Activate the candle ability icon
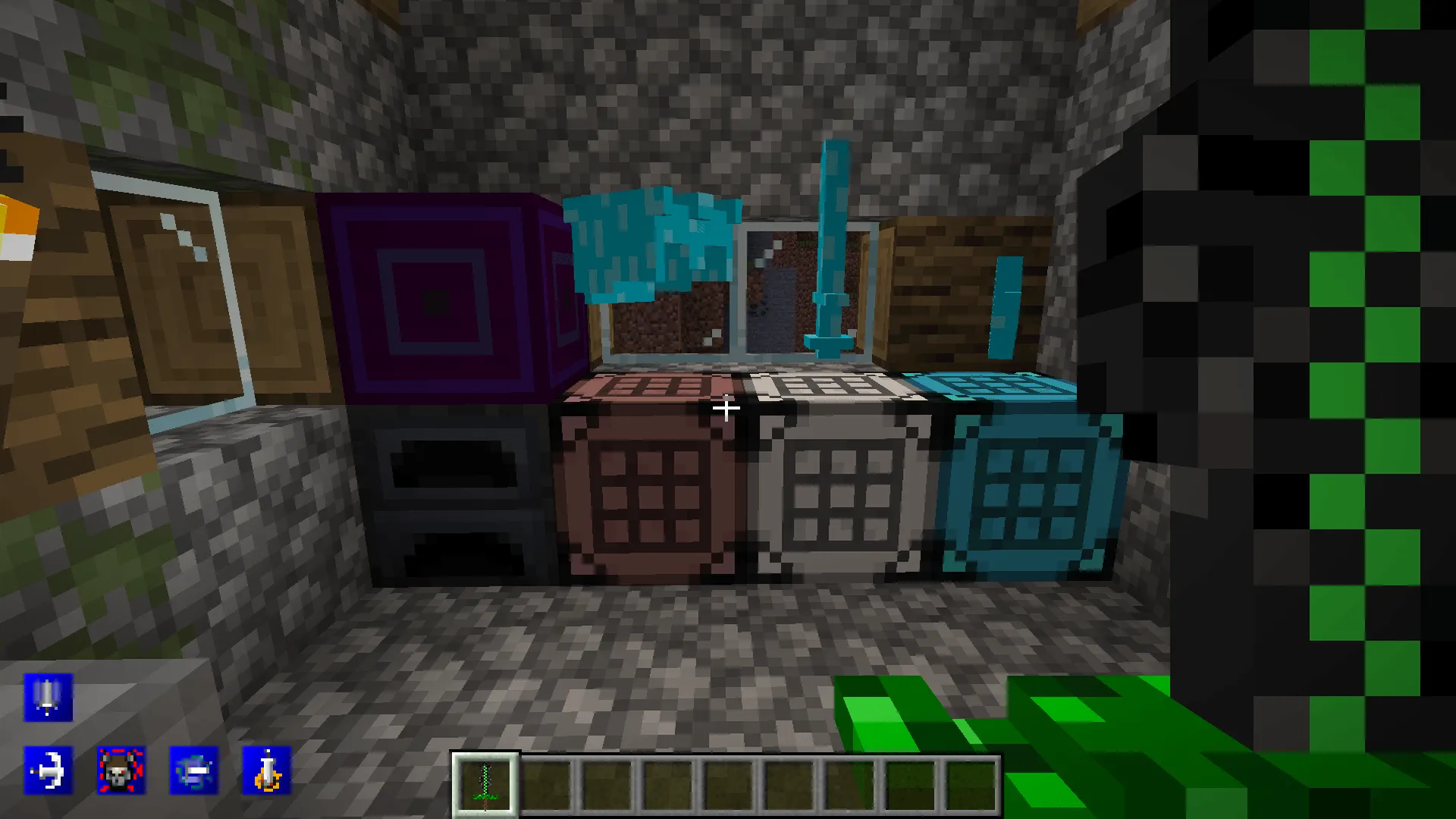 (265, 770)
